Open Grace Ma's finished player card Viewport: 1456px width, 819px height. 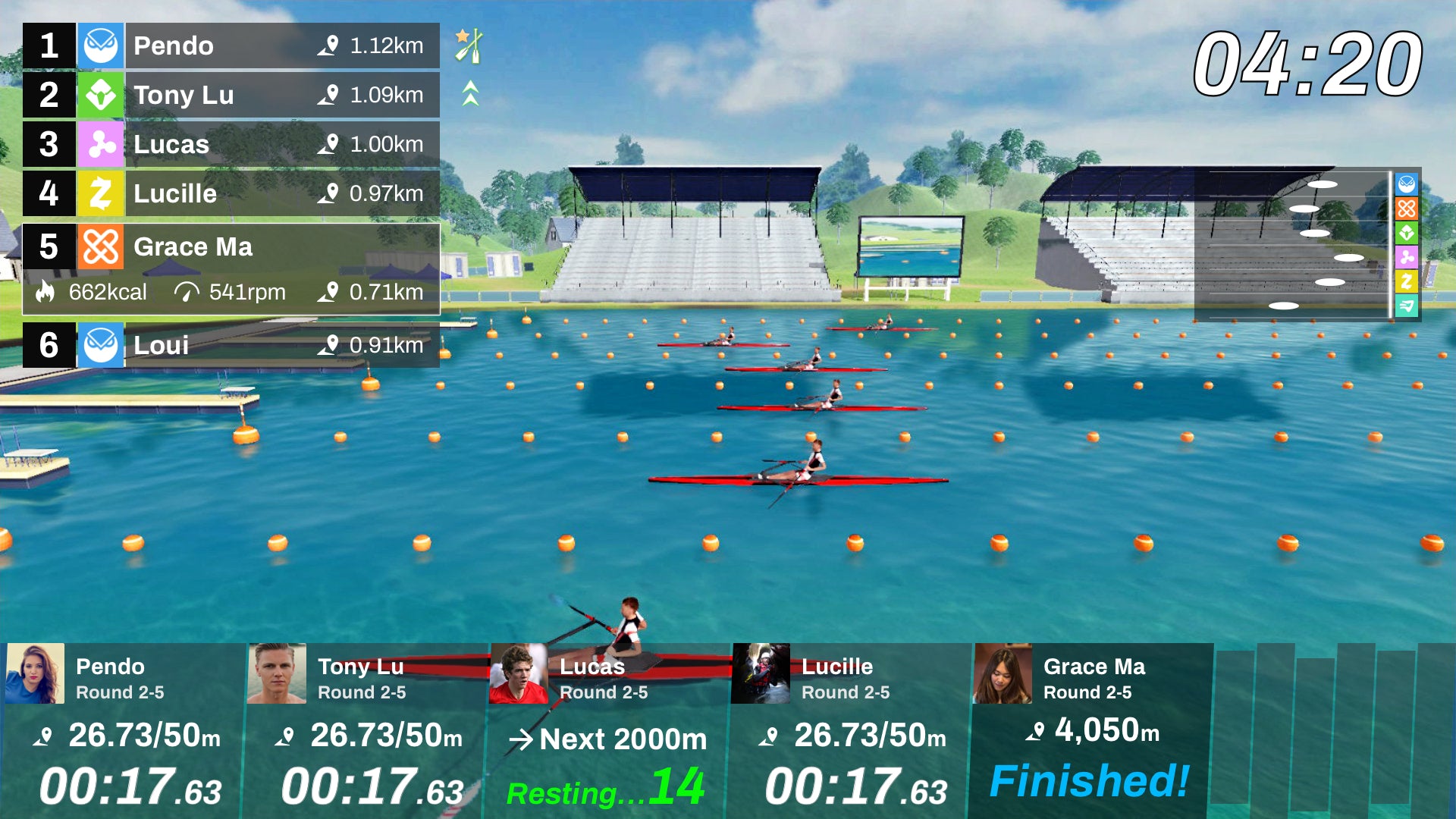1089,731
